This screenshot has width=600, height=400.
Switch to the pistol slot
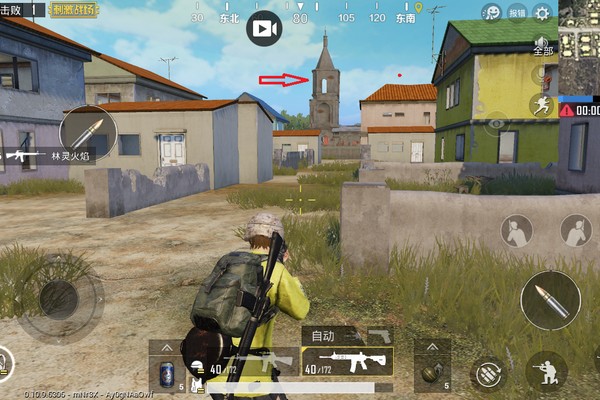pyautogui.click(x=379, y=335)
